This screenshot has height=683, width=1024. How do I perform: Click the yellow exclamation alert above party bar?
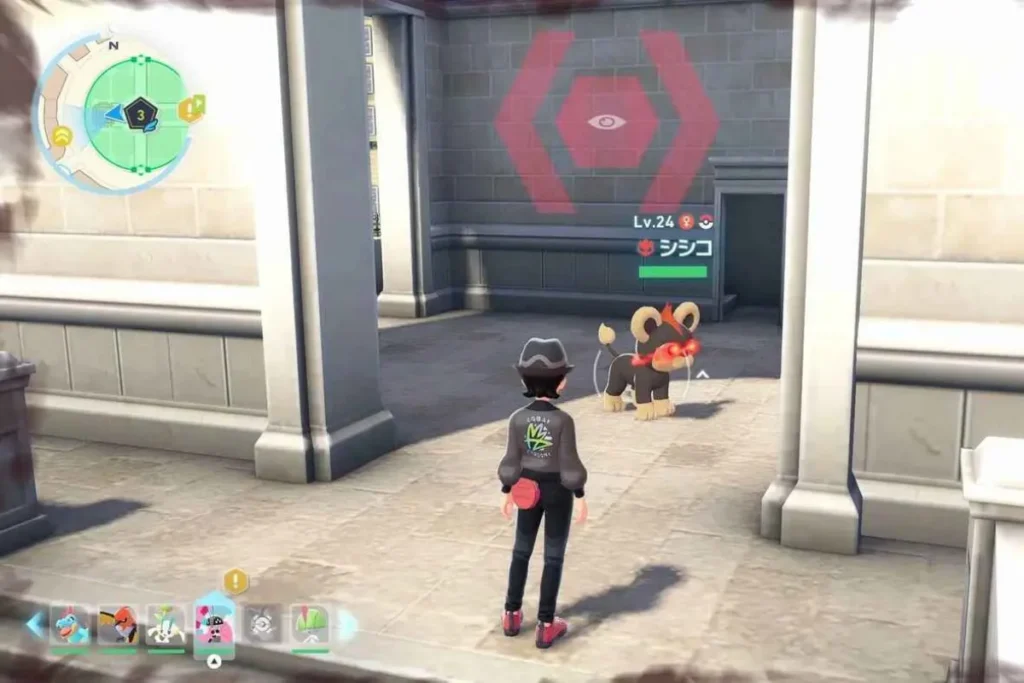235,580
